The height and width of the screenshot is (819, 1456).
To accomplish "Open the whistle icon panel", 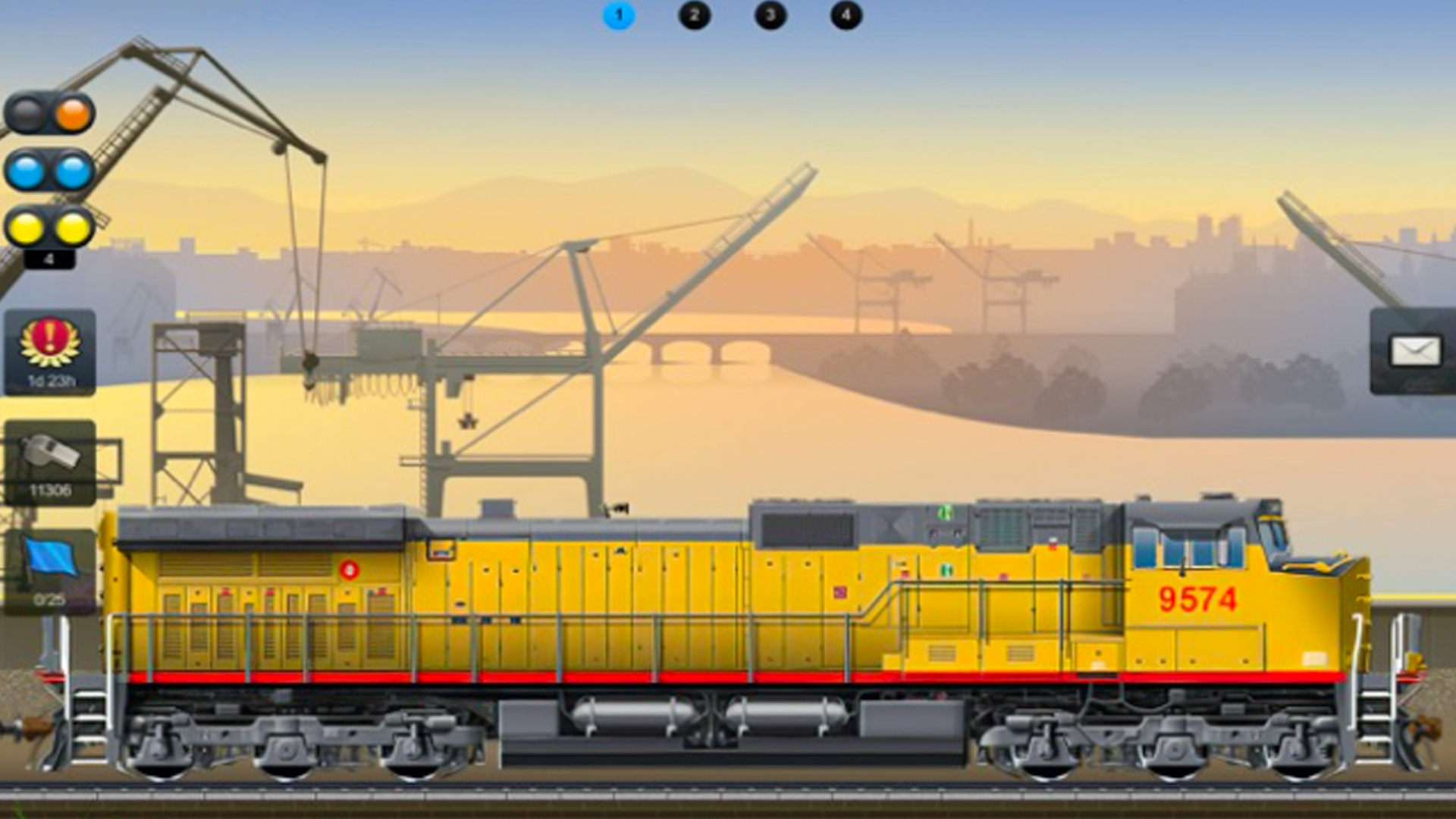I will point(50,463).
